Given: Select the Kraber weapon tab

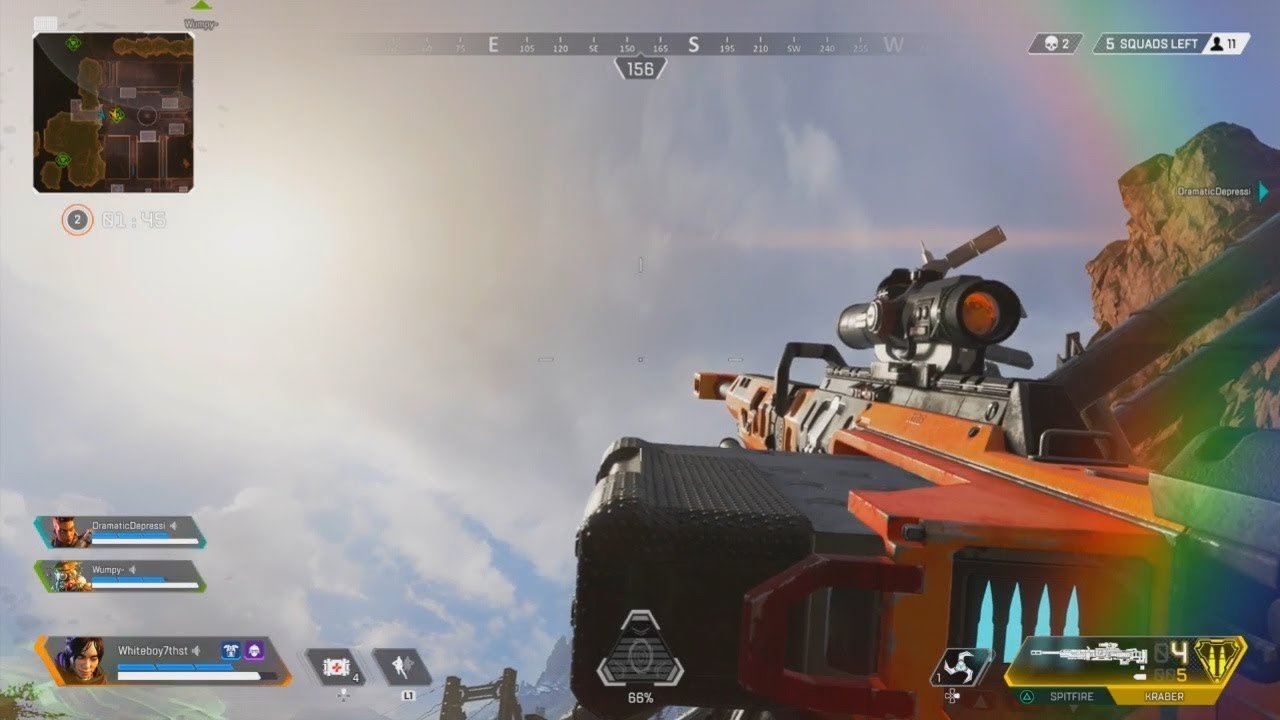Looking at the screenshot, I should click(1163, 696).
